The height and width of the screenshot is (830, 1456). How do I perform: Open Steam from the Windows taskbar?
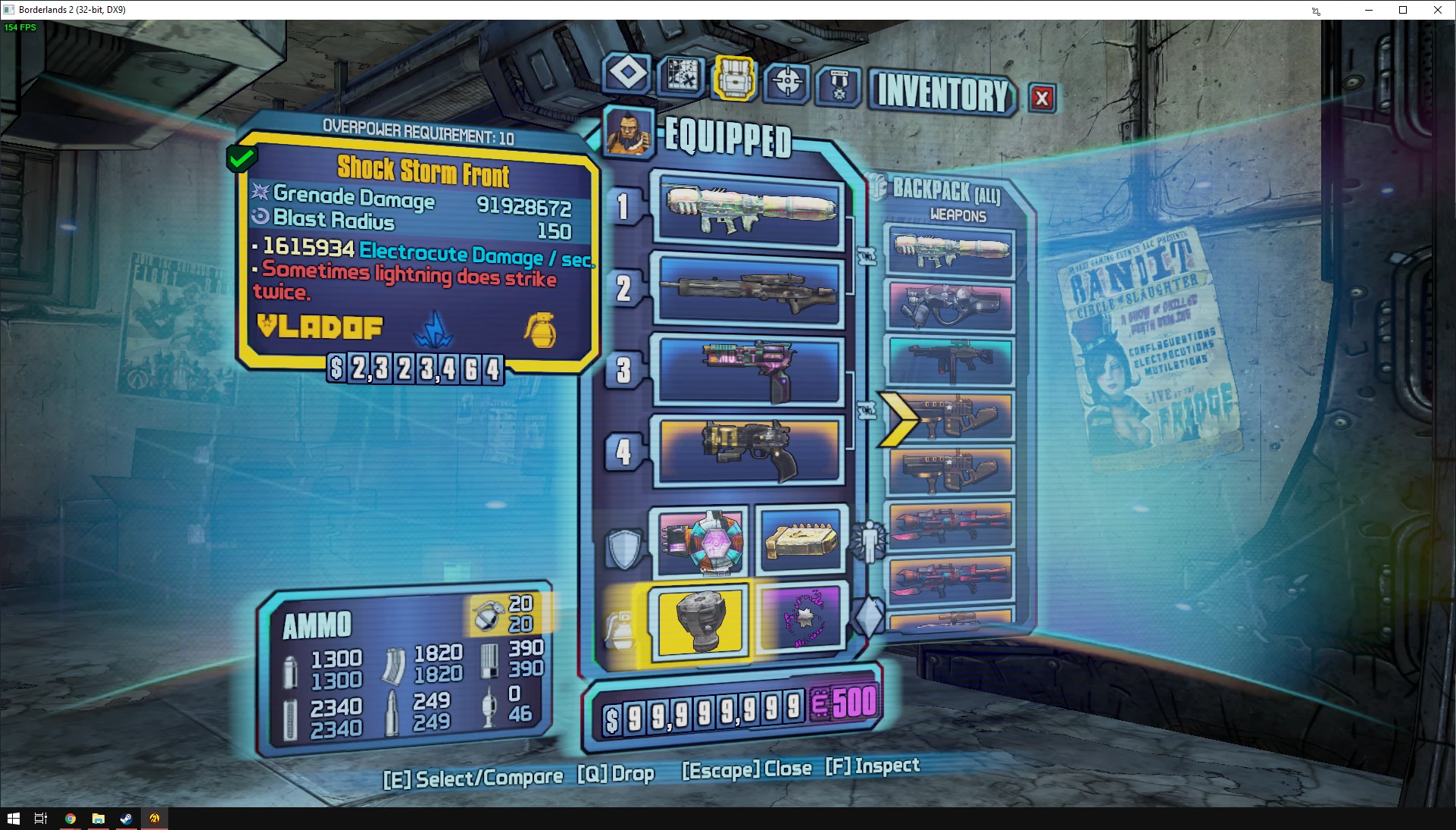[x=126, y=819]
